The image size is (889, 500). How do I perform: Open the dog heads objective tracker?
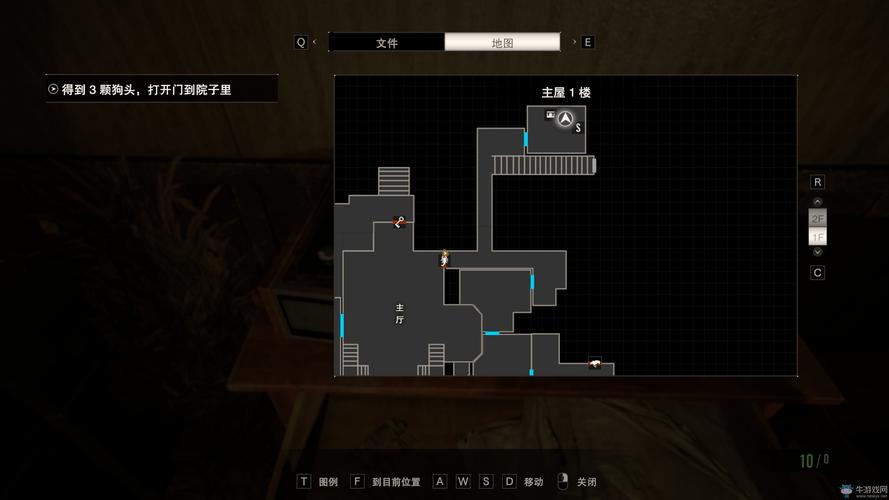[x=160, y=89]
